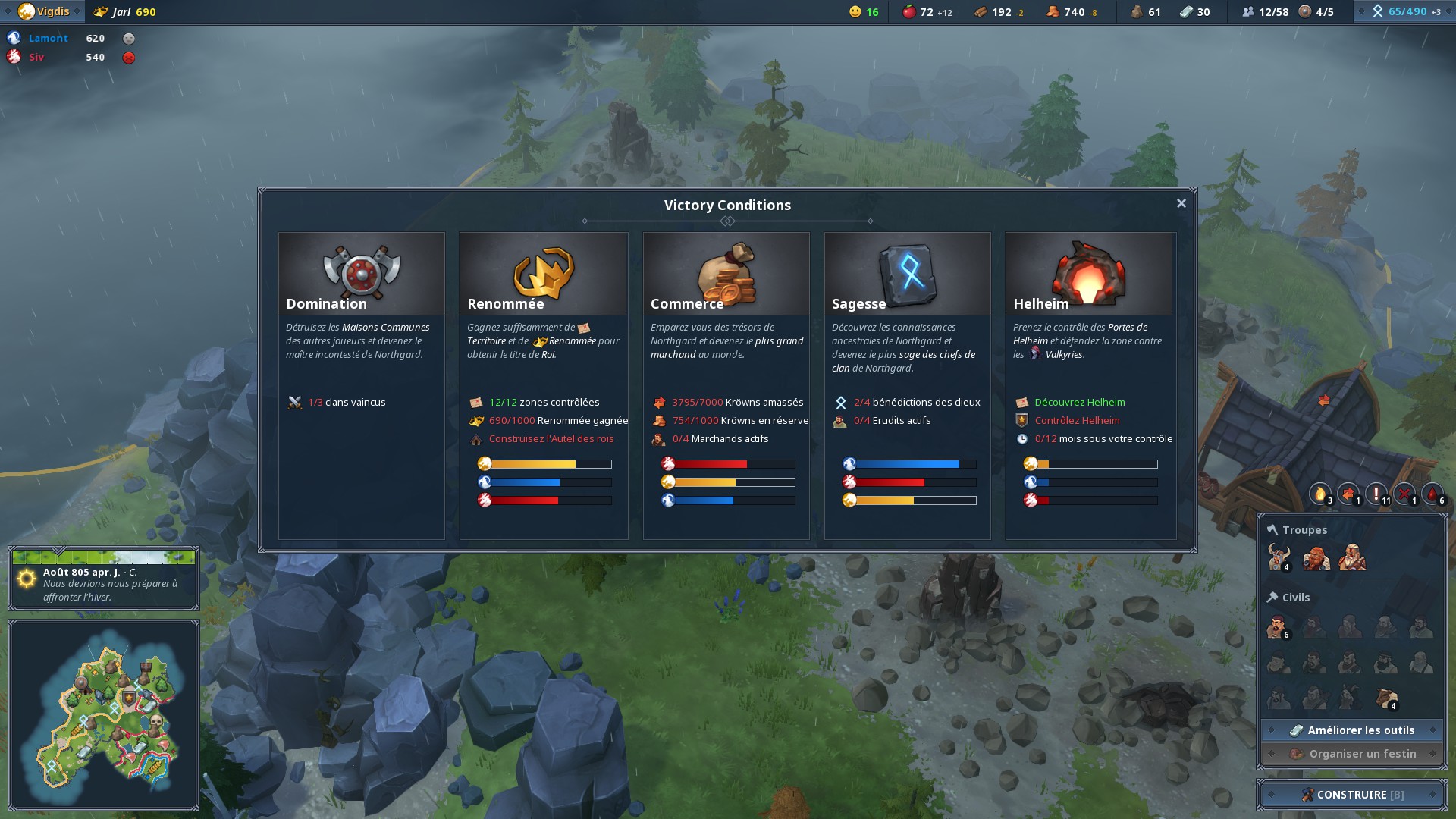Select the villager civilian icon
The height and width of the screenshot is (819, 1456).
1277,627
